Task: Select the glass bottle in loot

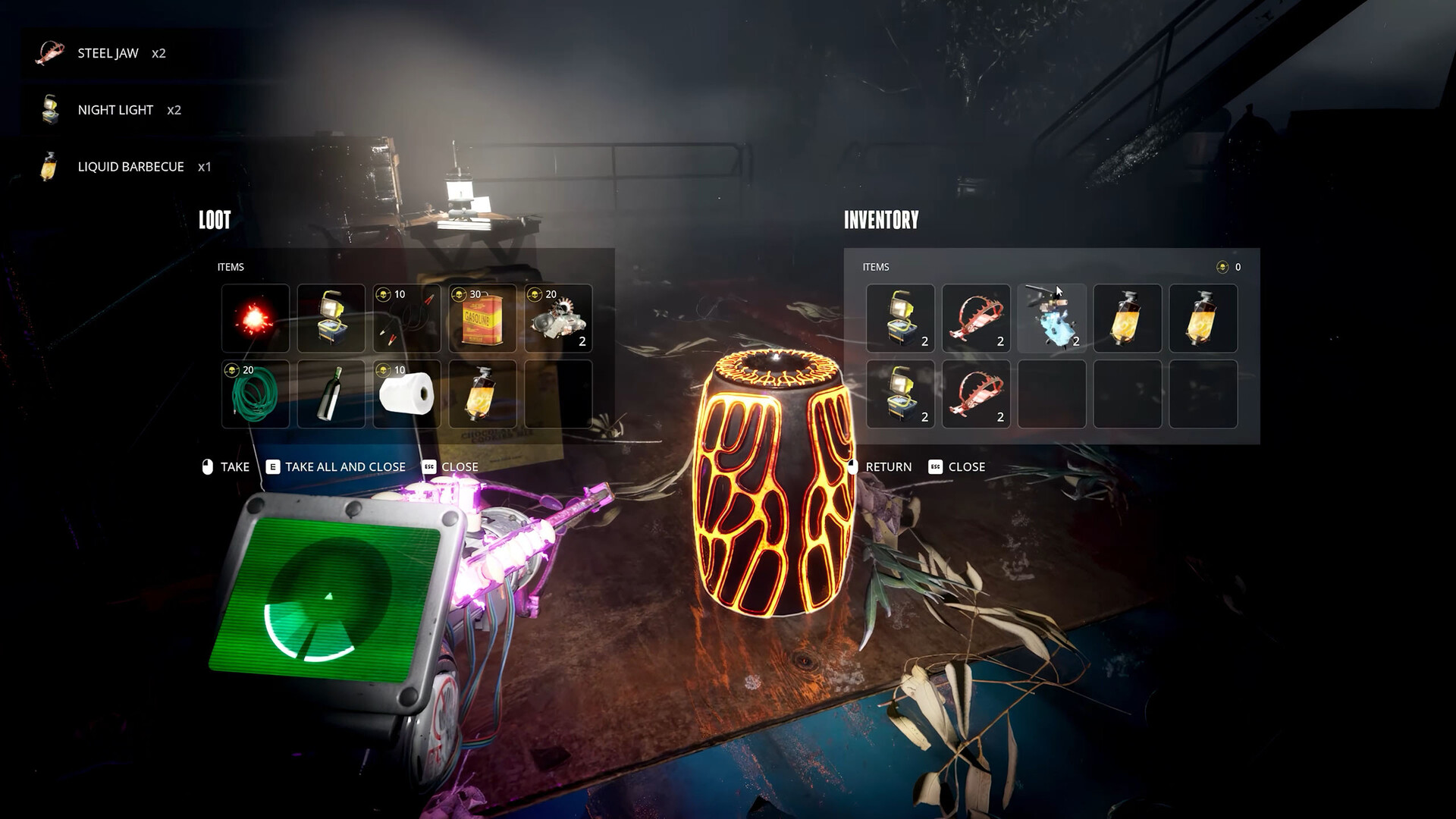Action: [x=331, y=394]
